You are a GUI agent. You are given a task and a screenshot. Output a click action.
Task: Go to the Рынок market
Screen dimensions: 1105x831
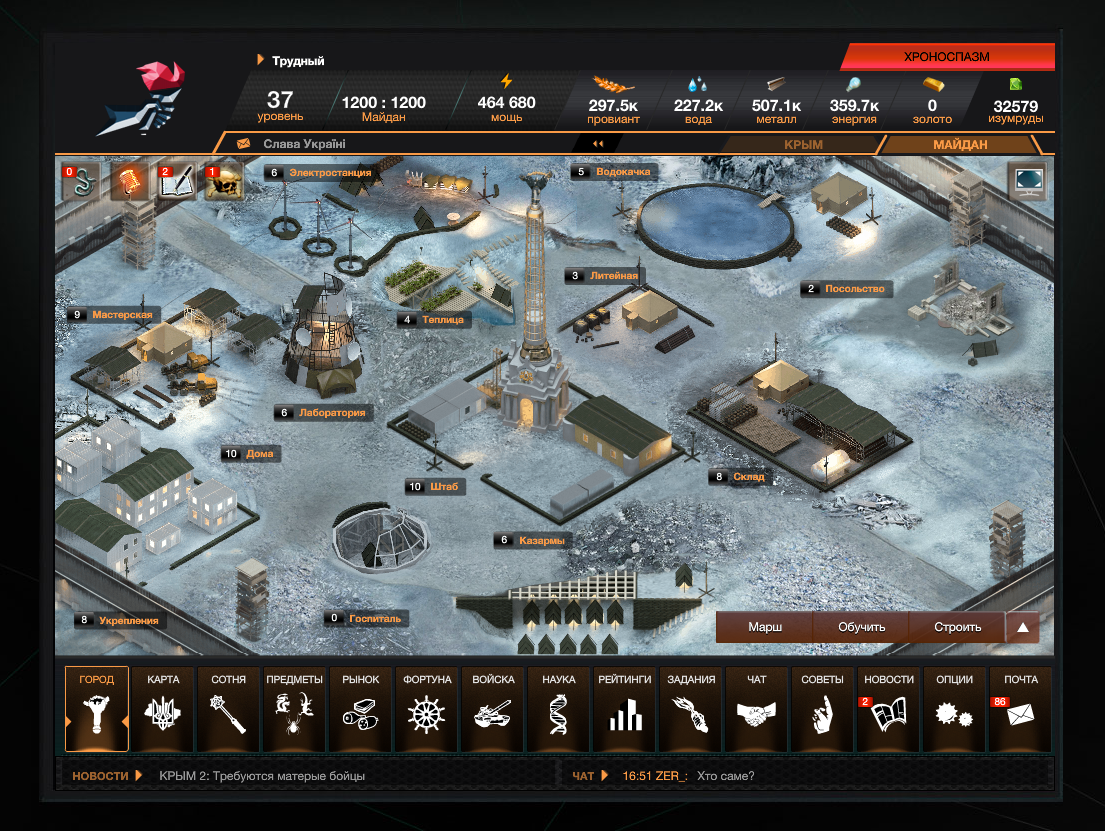click(x=361, y=709)
